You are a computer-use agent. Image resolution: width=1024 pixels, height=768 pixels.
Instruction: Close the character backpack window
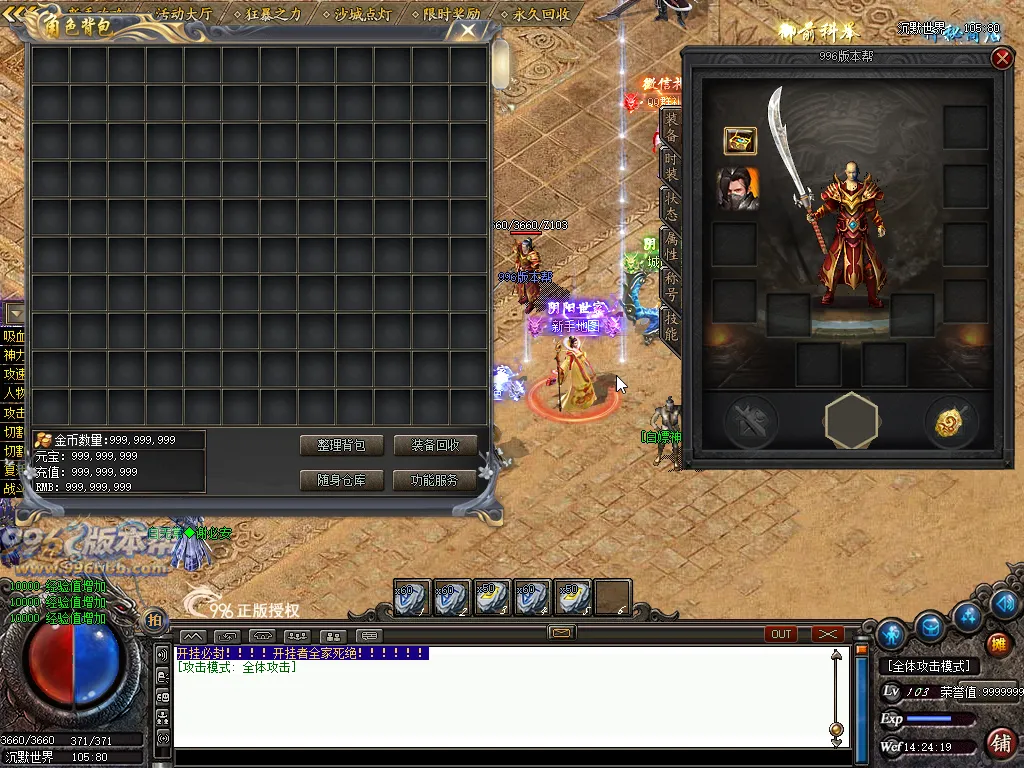468,29
